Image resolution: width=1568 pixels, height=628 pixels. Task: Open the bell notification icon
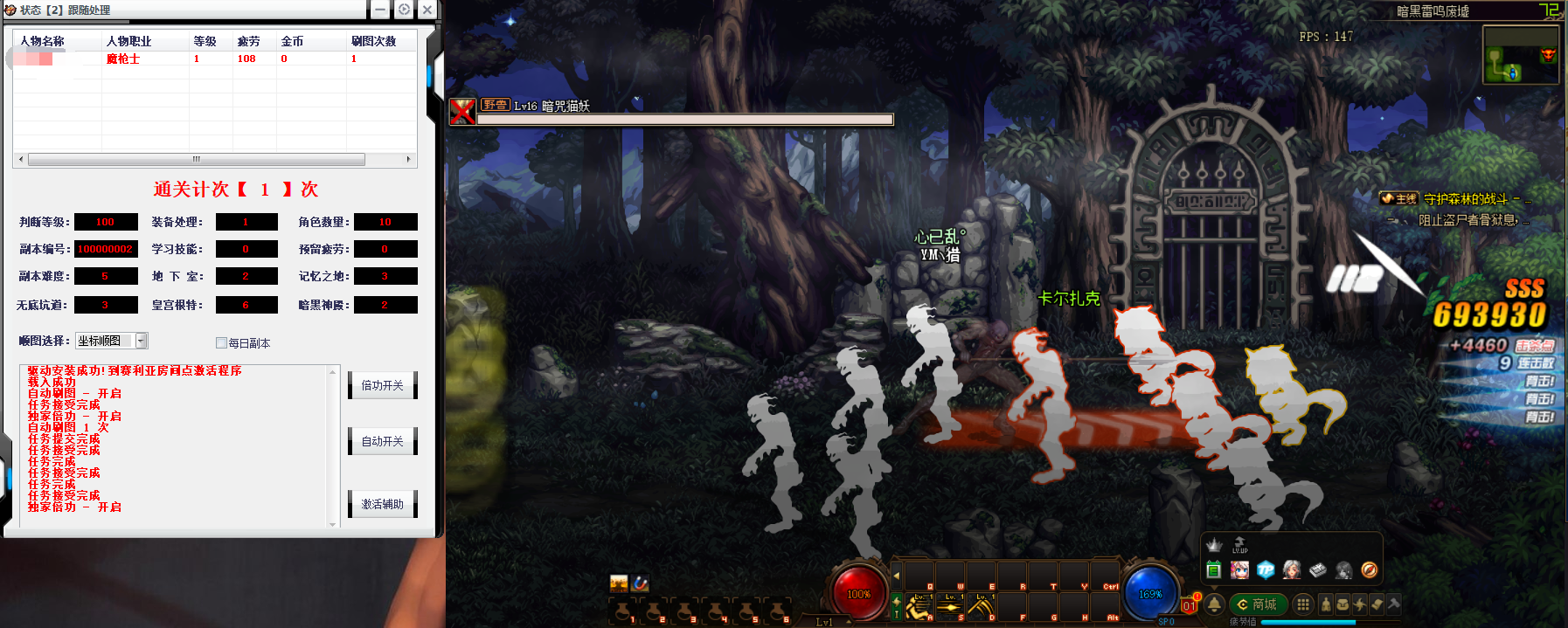tap(1214, 604)
